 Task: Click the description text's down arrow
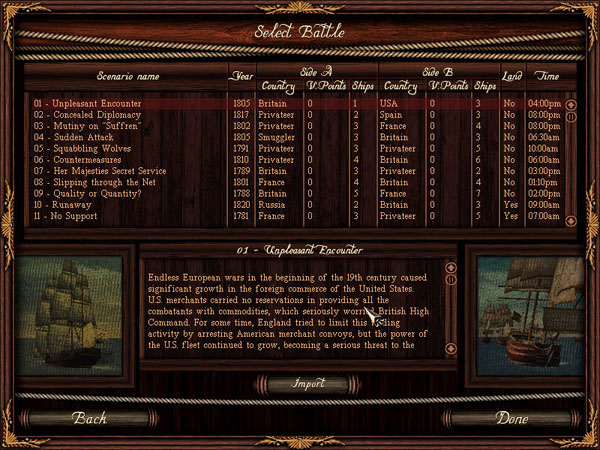click(451, 348)
